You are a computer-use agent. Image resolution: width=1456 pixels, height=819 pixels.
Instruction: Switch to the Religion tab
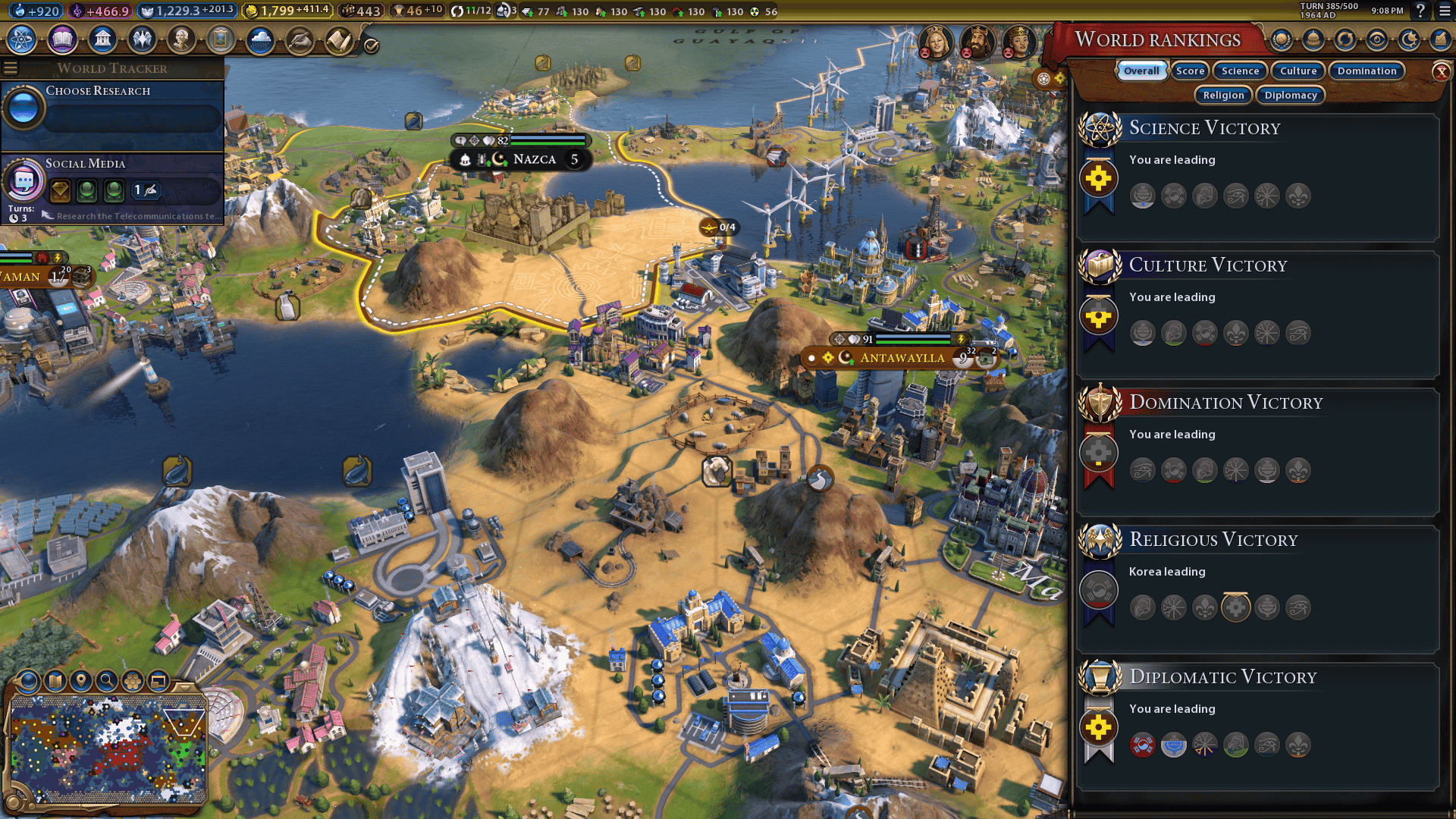pyautogui.click(x=1223, y=95)
